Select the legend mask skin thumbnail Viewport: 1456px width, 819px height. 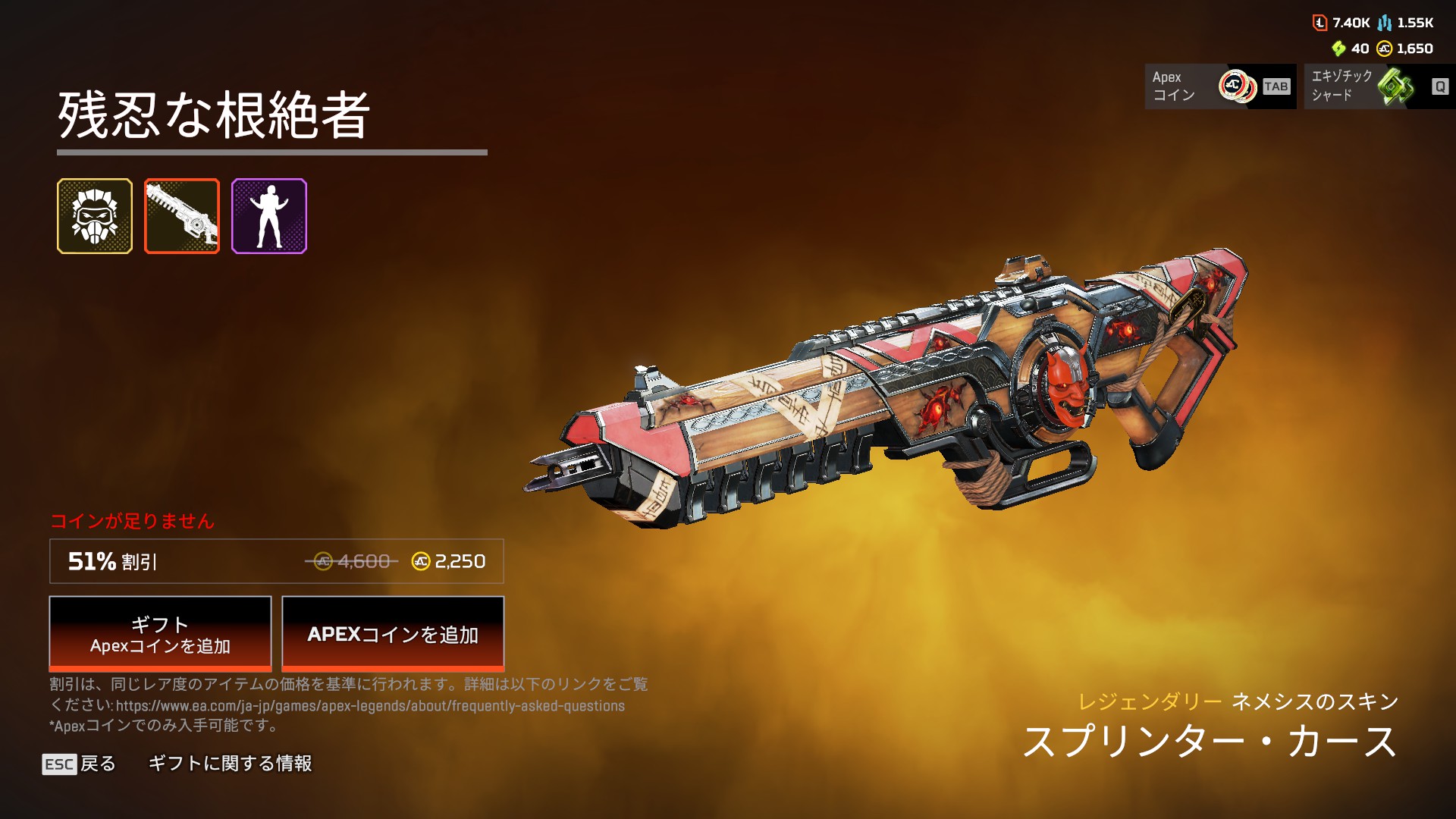95,216
